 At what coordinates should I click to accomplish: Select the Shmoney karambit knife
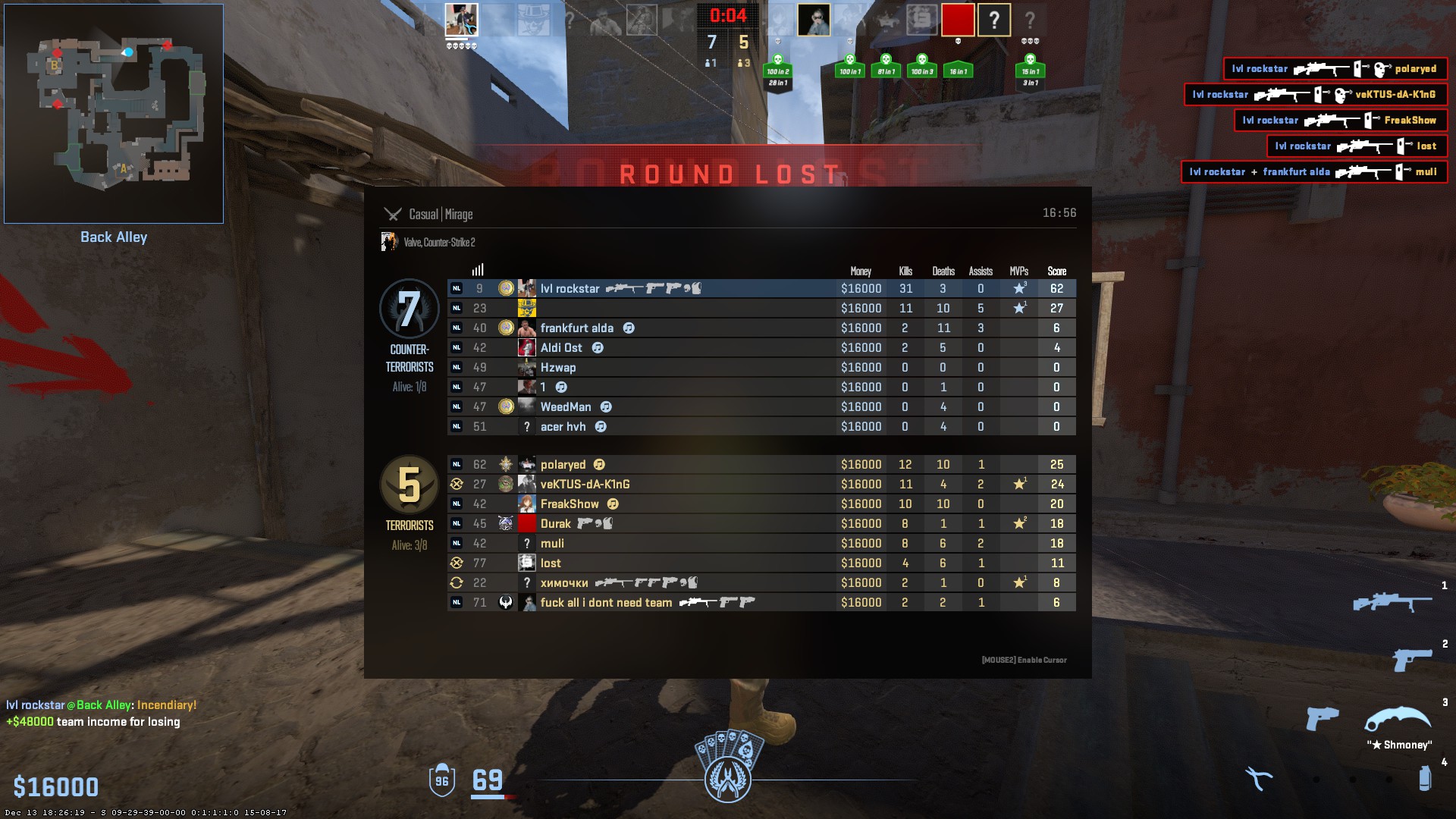point(1397,719)
